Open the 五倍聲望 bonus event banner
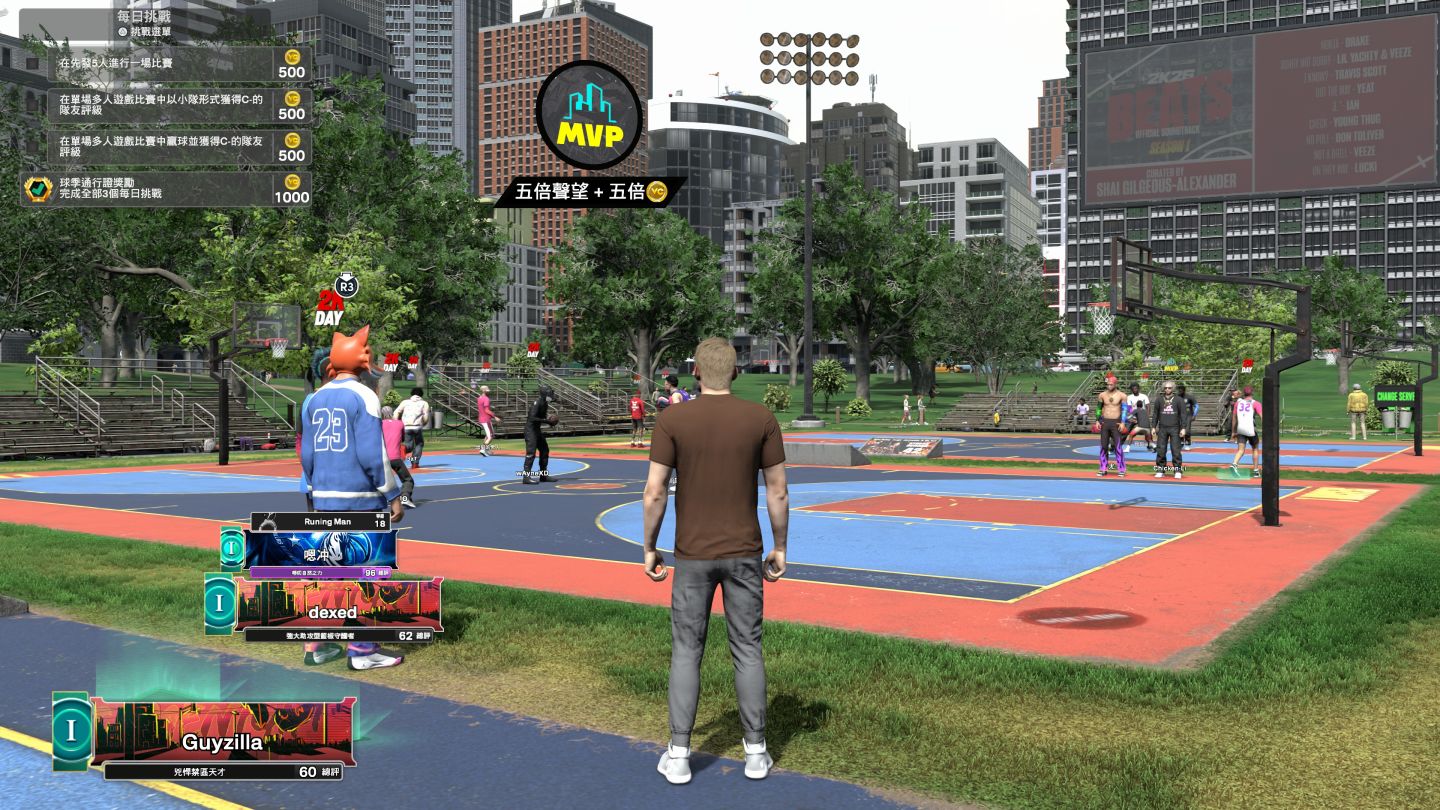The height and width of the screenshot is (810, 1440). pos(589,191)
